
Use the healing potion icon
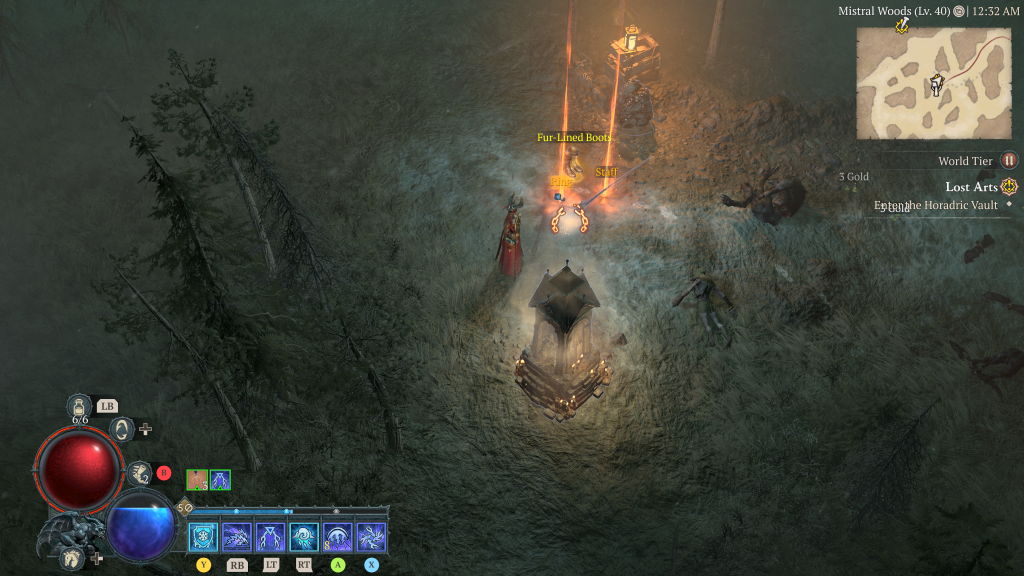[79, 406]
